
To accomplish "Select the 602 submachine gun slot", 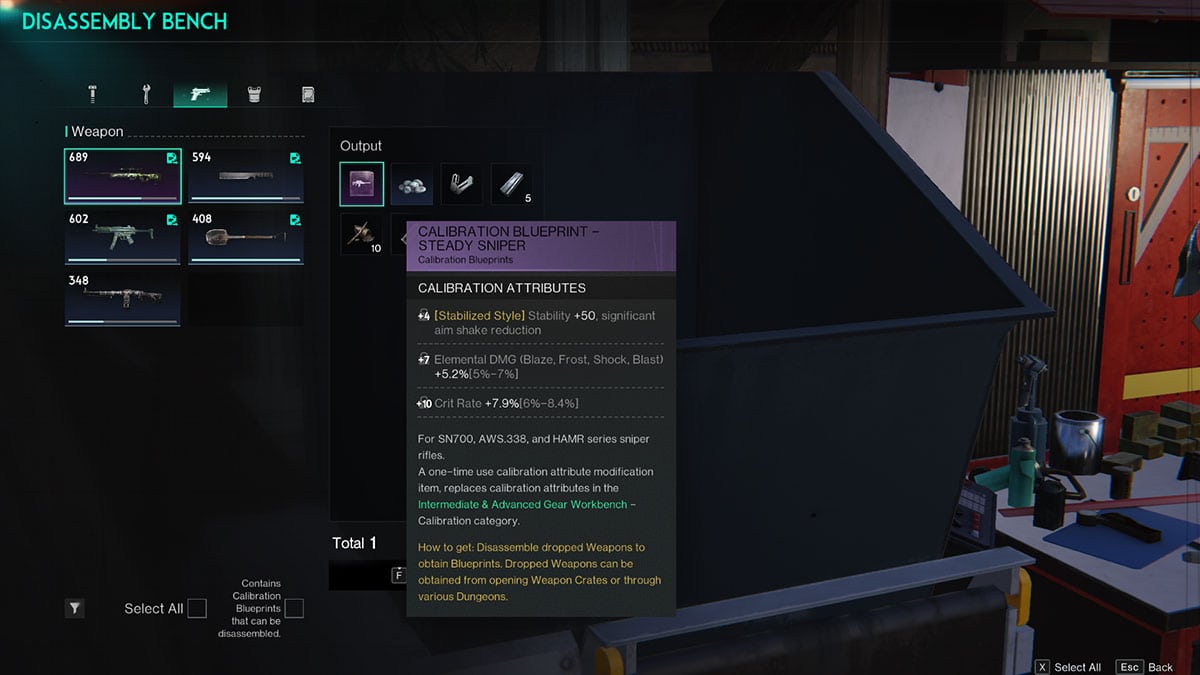I will pyautogui.click(x=123, y=238).
